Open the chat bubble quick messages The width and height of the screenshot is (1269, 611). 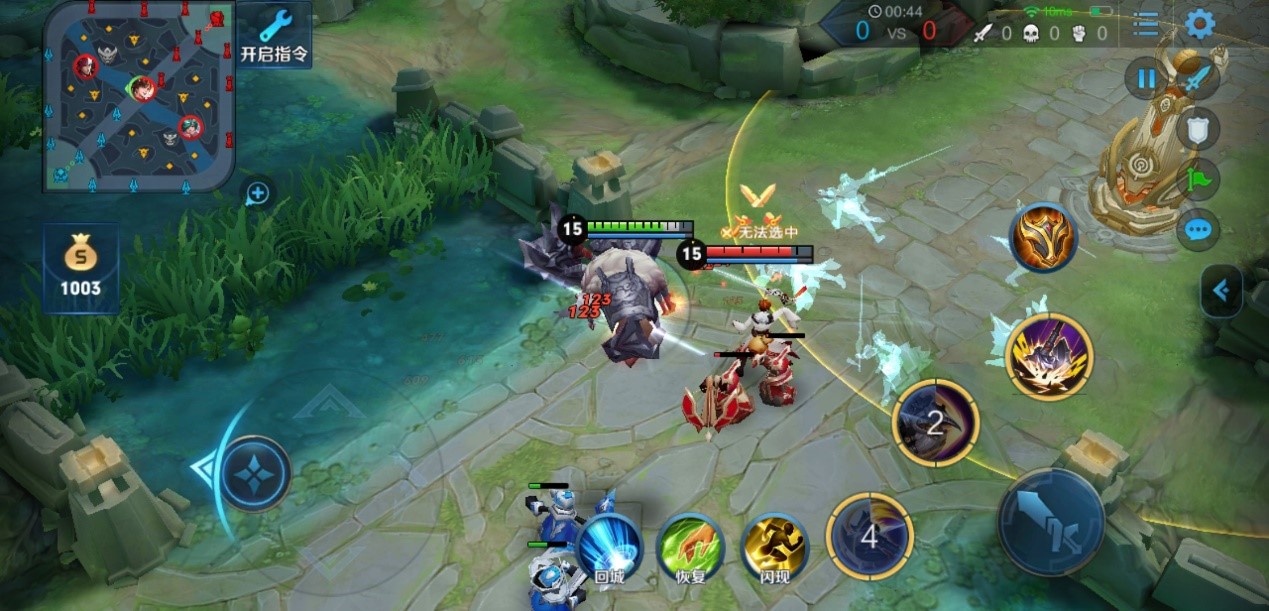pyautogui.click(x=1197, y=230)
